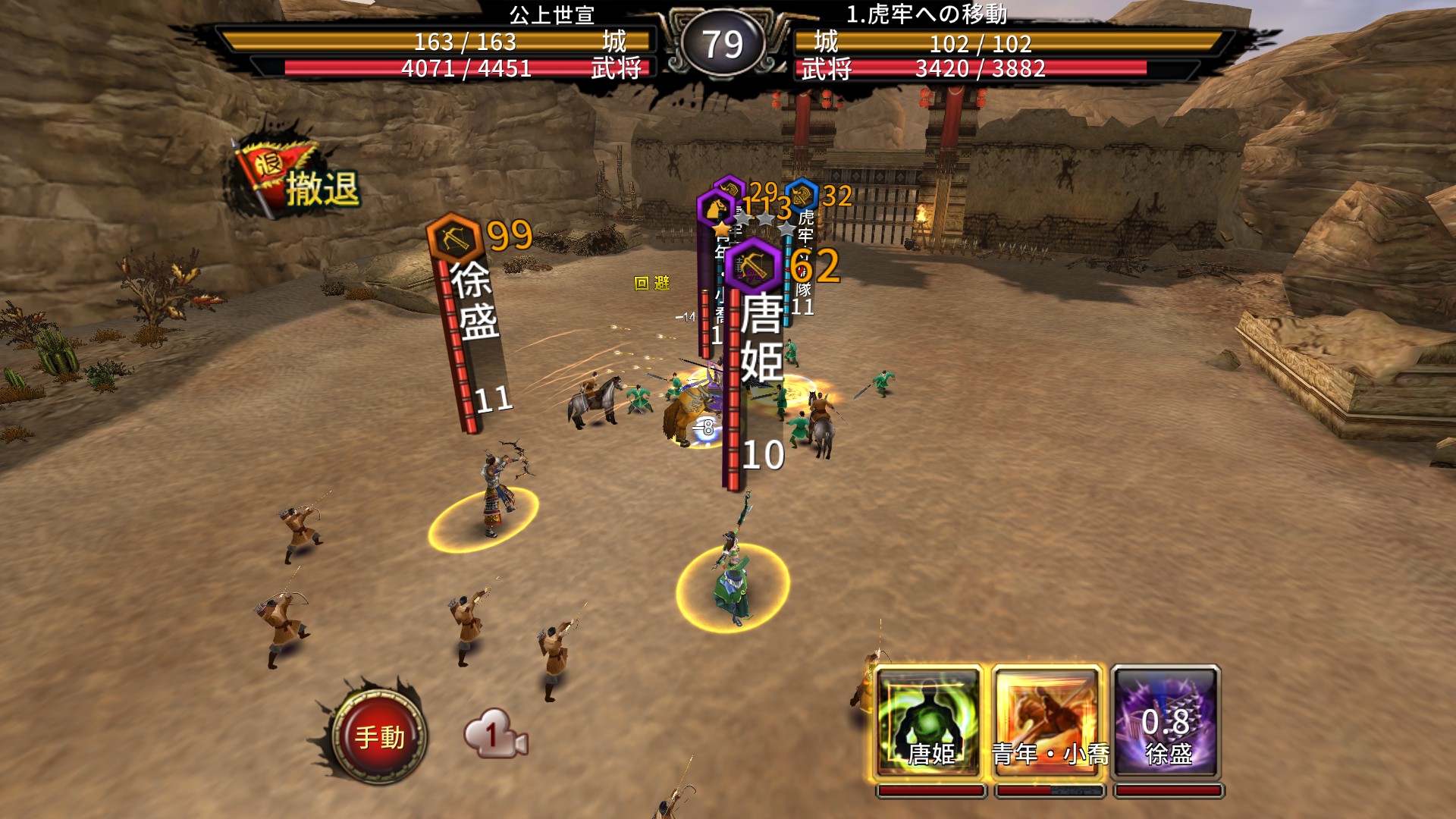Activate 唐姫's green skill card
The height and width of the screenshot is (819, 1456).
pyautogui.click(x=929, y=721)
